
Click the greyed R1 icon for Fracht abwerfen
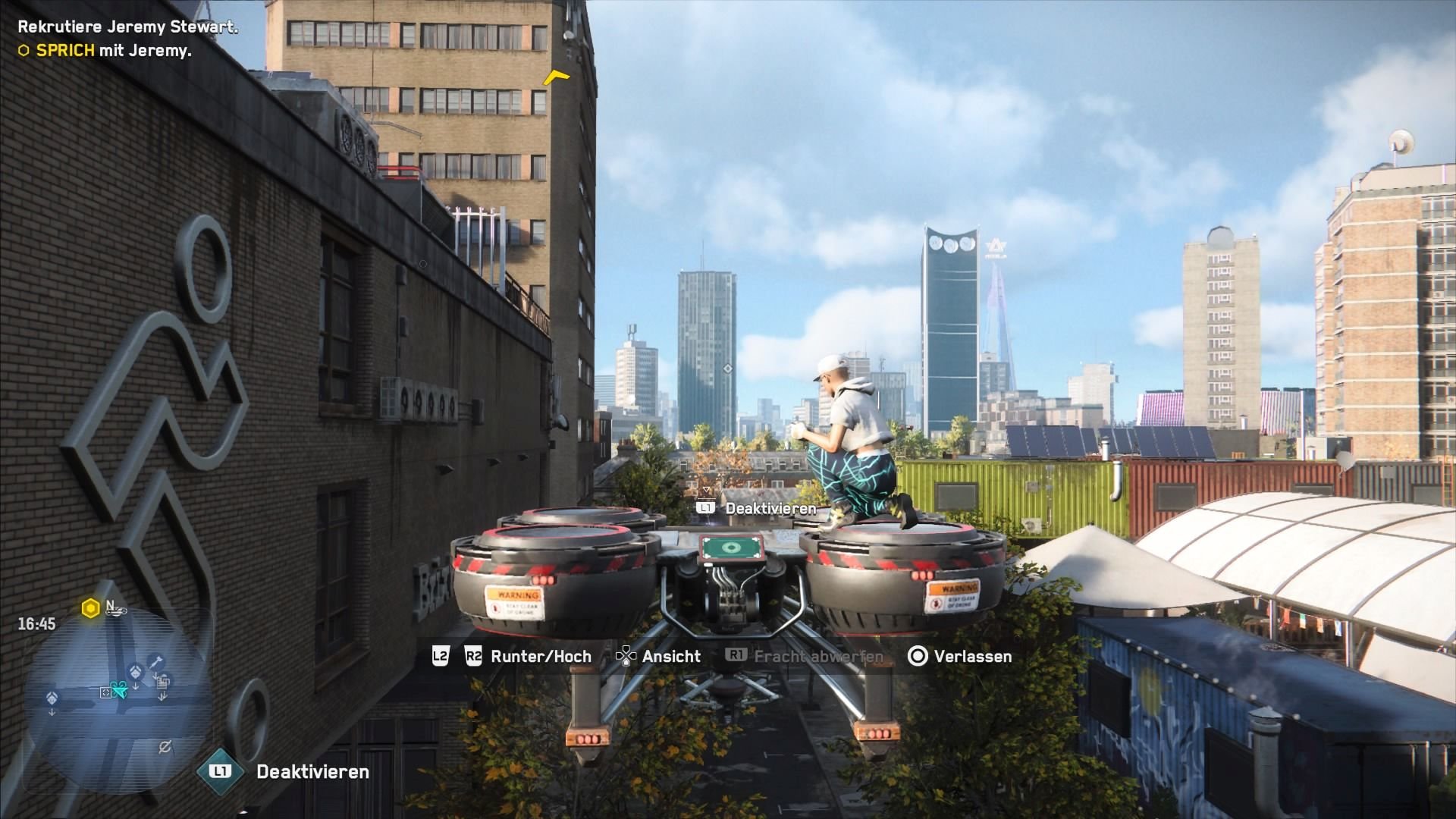[x=736, y=654]
